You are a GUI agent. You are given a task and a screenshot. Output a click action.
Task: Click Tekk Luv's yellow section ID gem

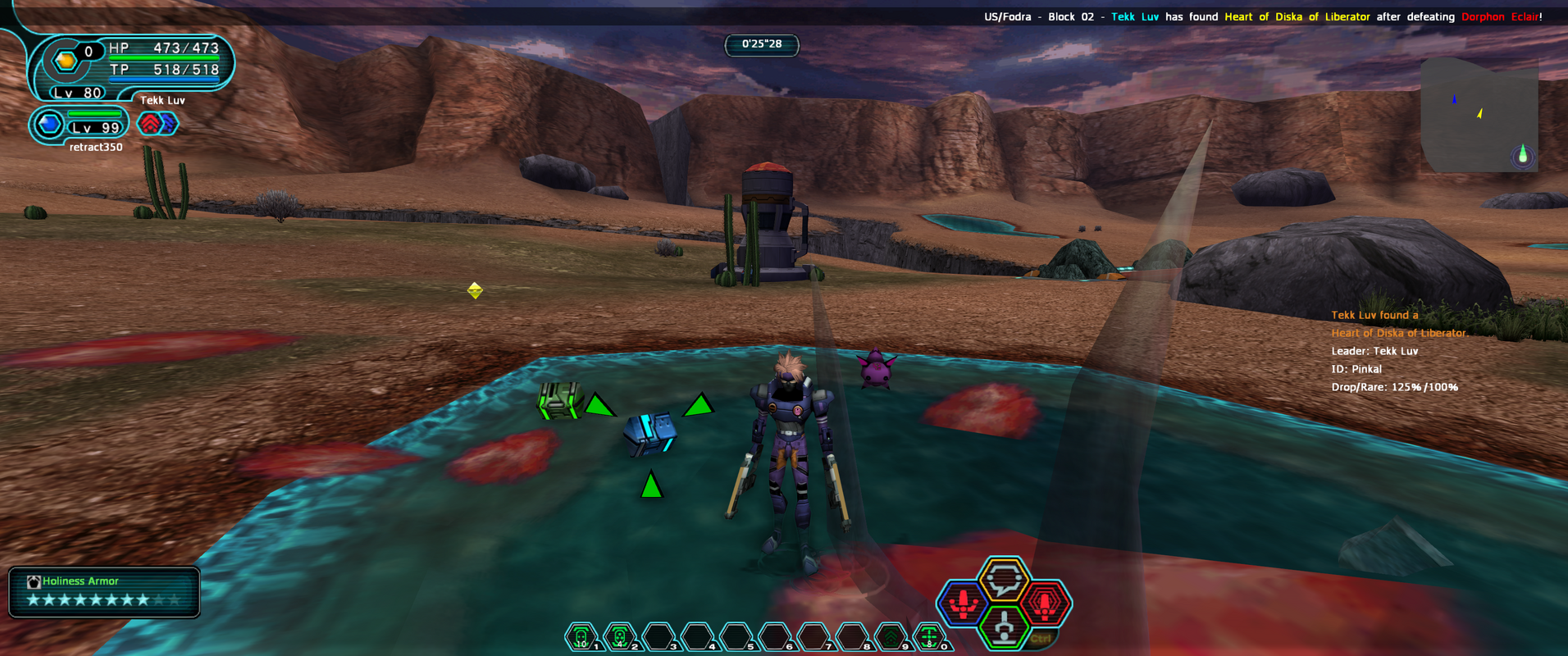(x=65, y=60)
